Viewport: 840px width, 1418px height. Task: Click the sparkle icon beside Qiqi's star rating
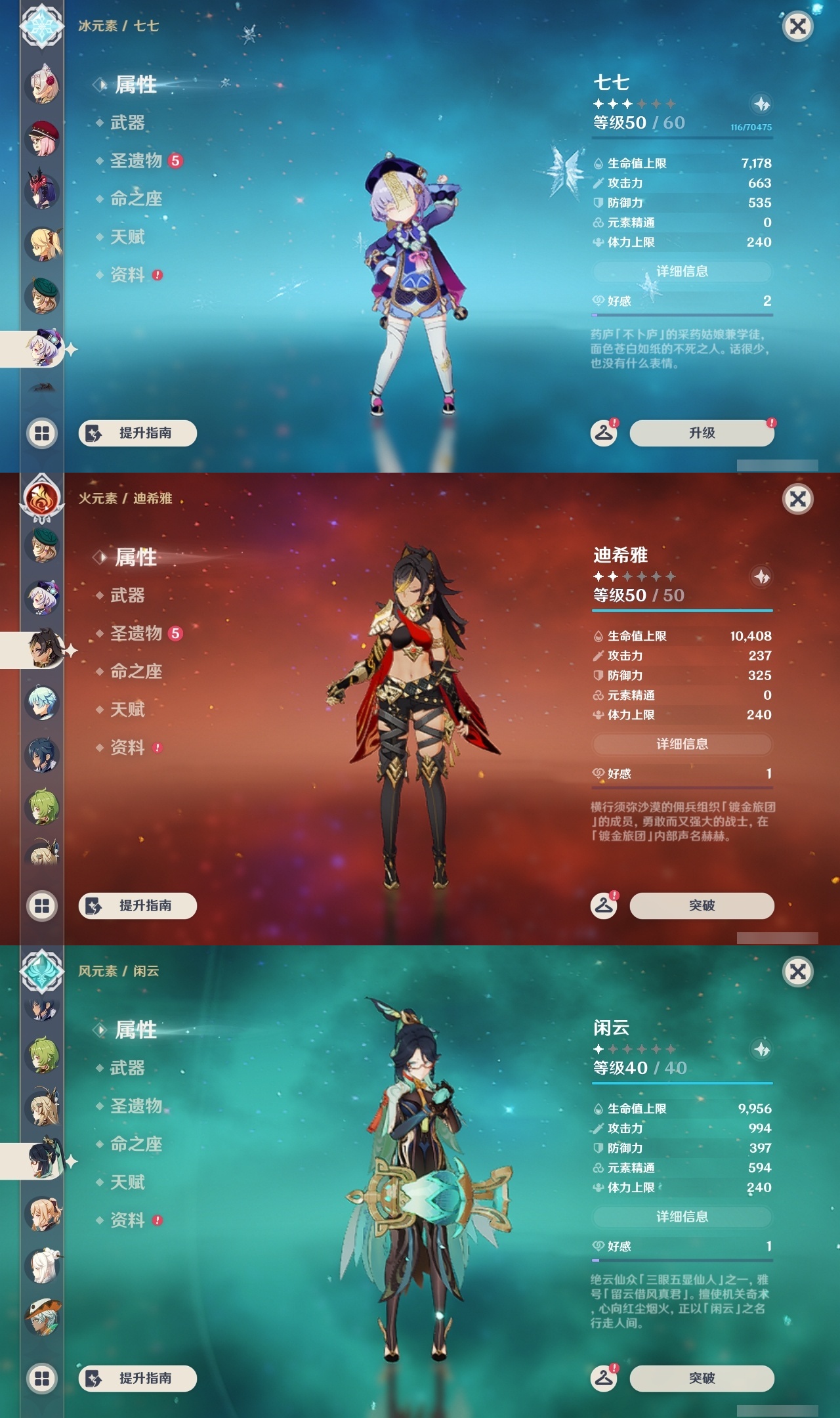coord(761,105)
